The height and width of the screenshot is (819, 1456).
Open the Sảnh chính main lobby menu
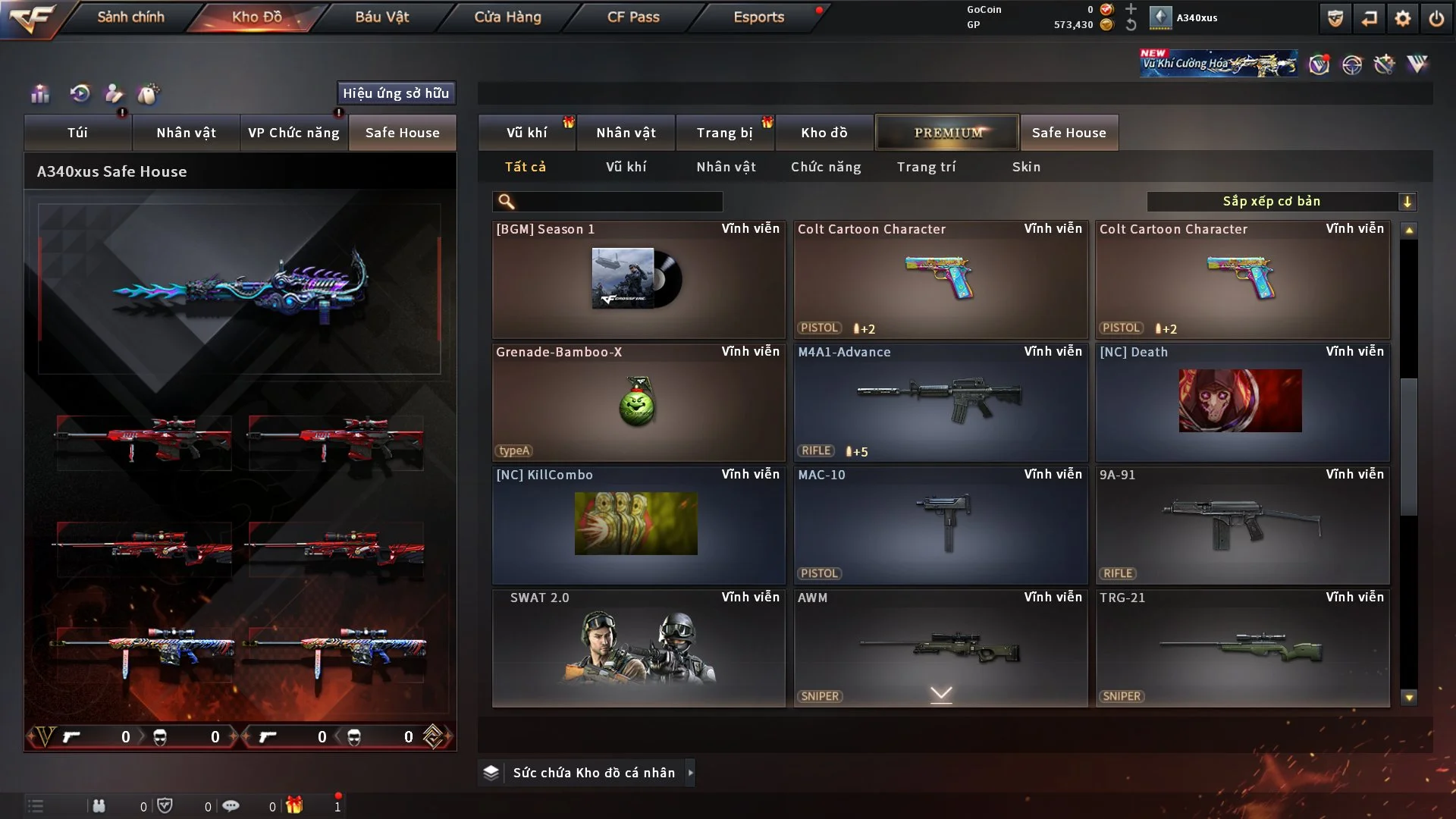click(x=130, y=17)
